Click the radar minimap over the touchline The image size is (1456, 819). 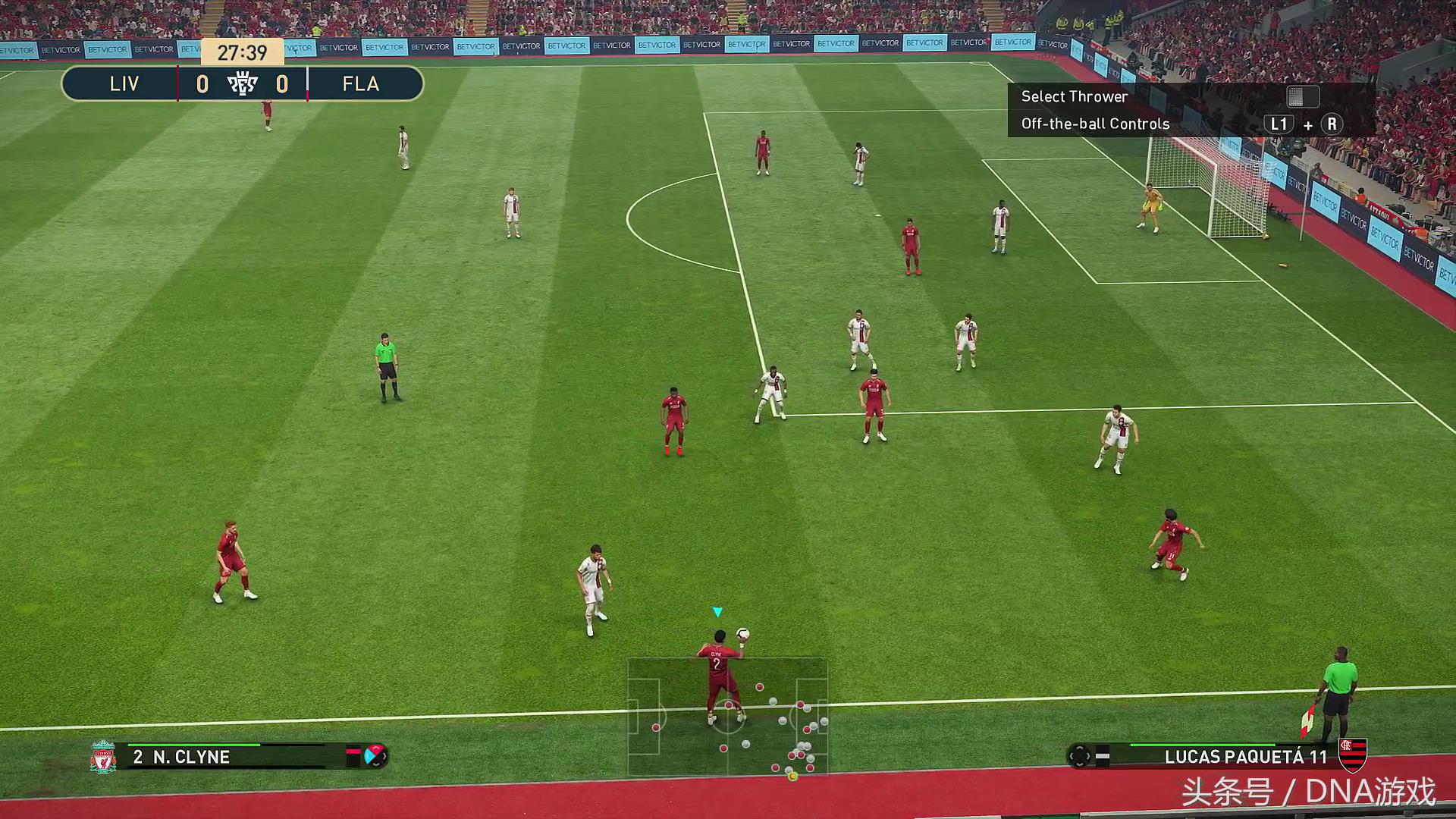(x=727, y=717)
